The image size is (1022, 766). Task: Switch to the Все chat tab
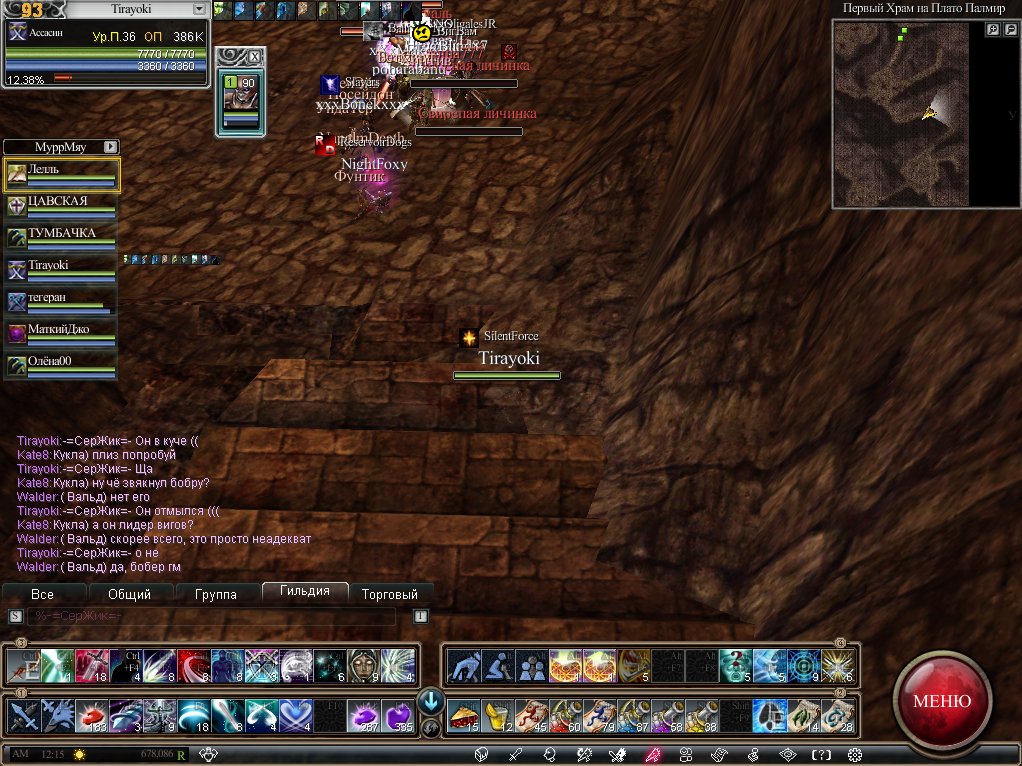pos(42,594)
